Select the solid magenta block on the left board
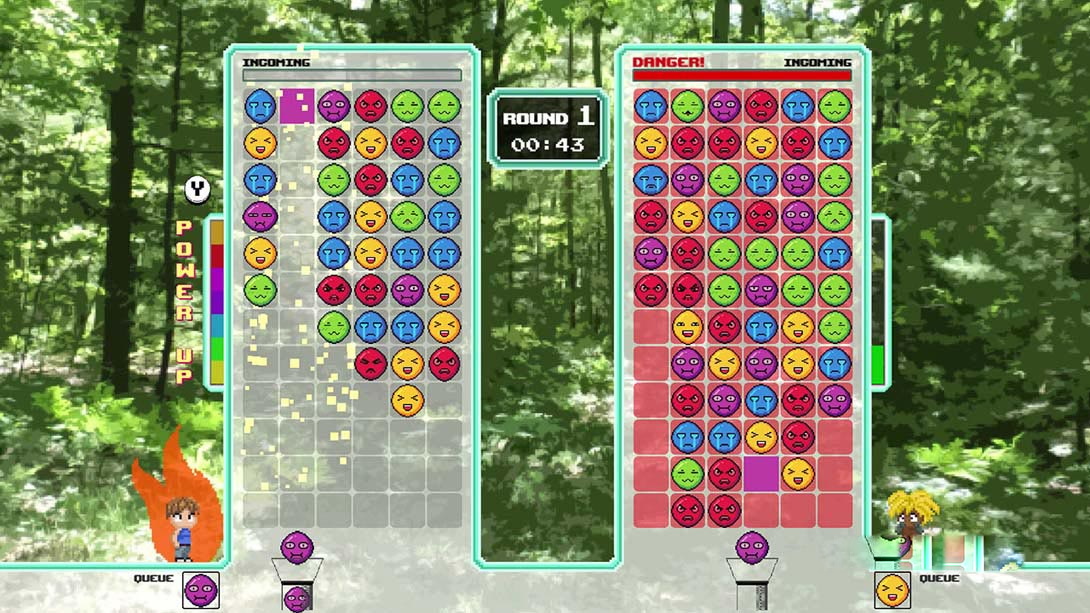The height and width of the screenshot is (613, 1090). click(x=297, y=106)
